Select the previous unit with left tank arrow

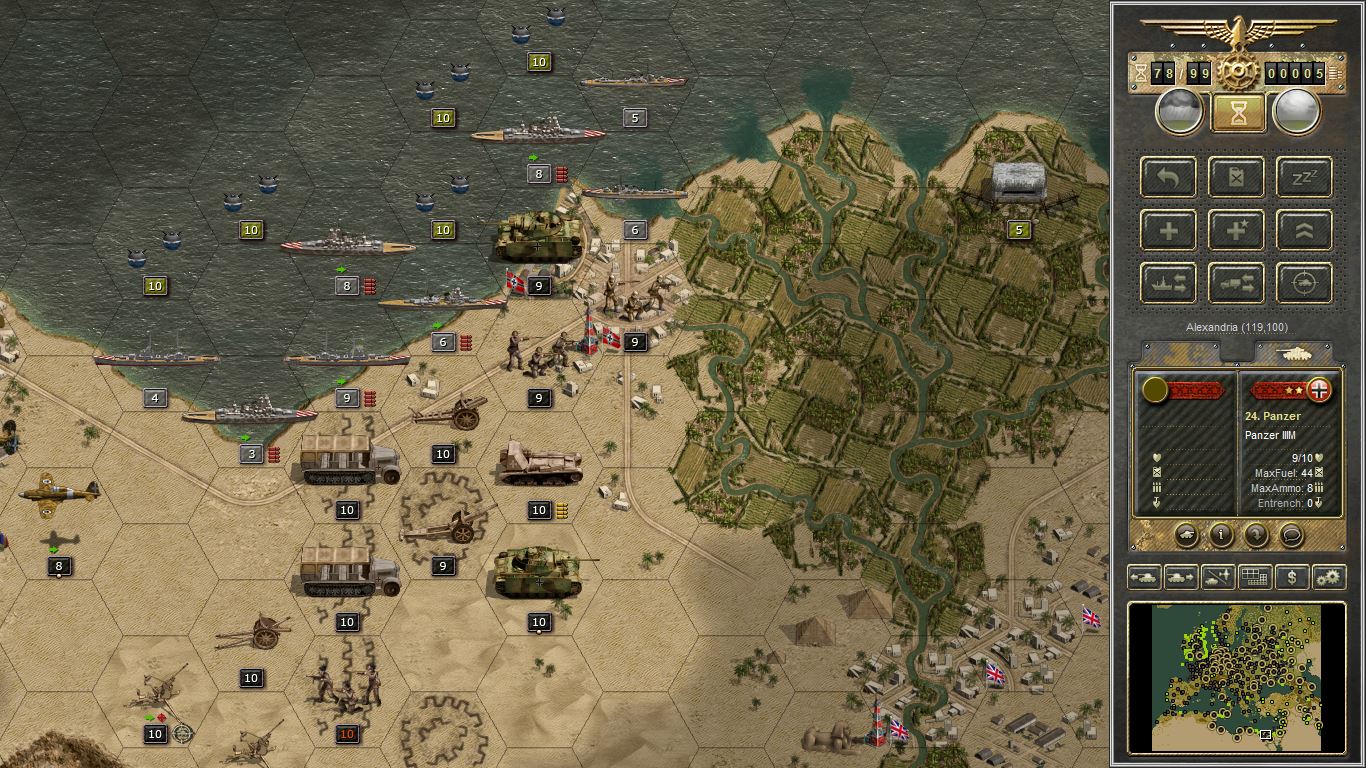(1144, 578)
